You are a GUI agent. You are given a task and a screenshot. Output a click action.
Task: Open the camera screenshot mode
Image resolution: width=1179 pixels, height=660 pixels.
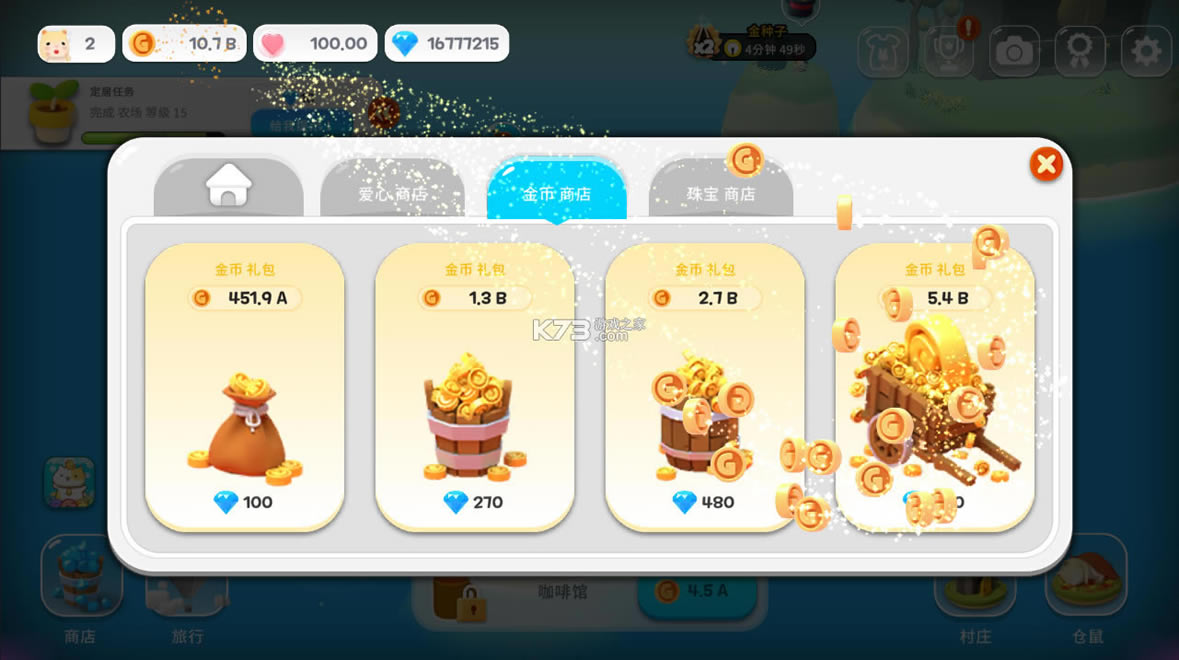tap(1014, 50)
